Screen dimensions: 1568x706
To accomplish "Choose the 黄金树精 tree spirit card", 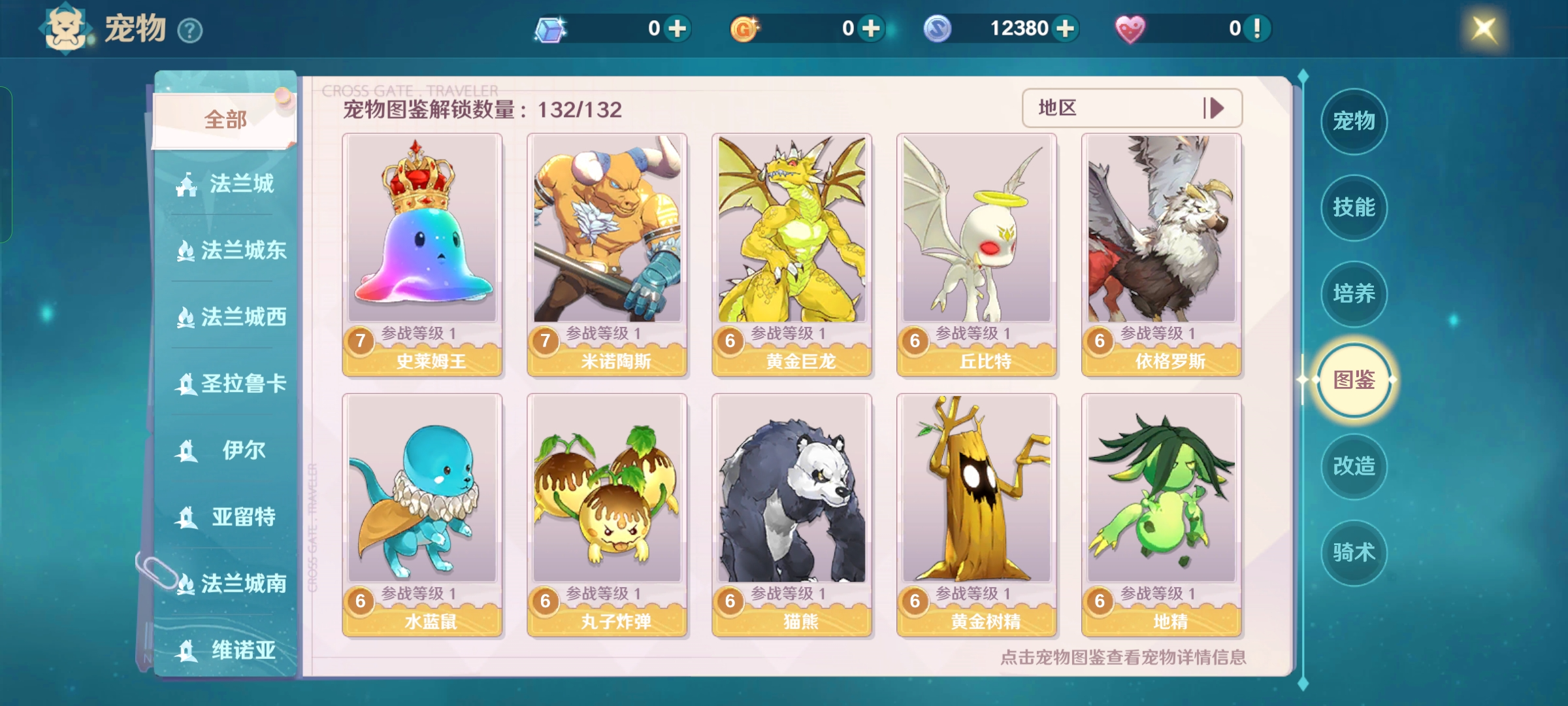I will (x=977, y=515).
